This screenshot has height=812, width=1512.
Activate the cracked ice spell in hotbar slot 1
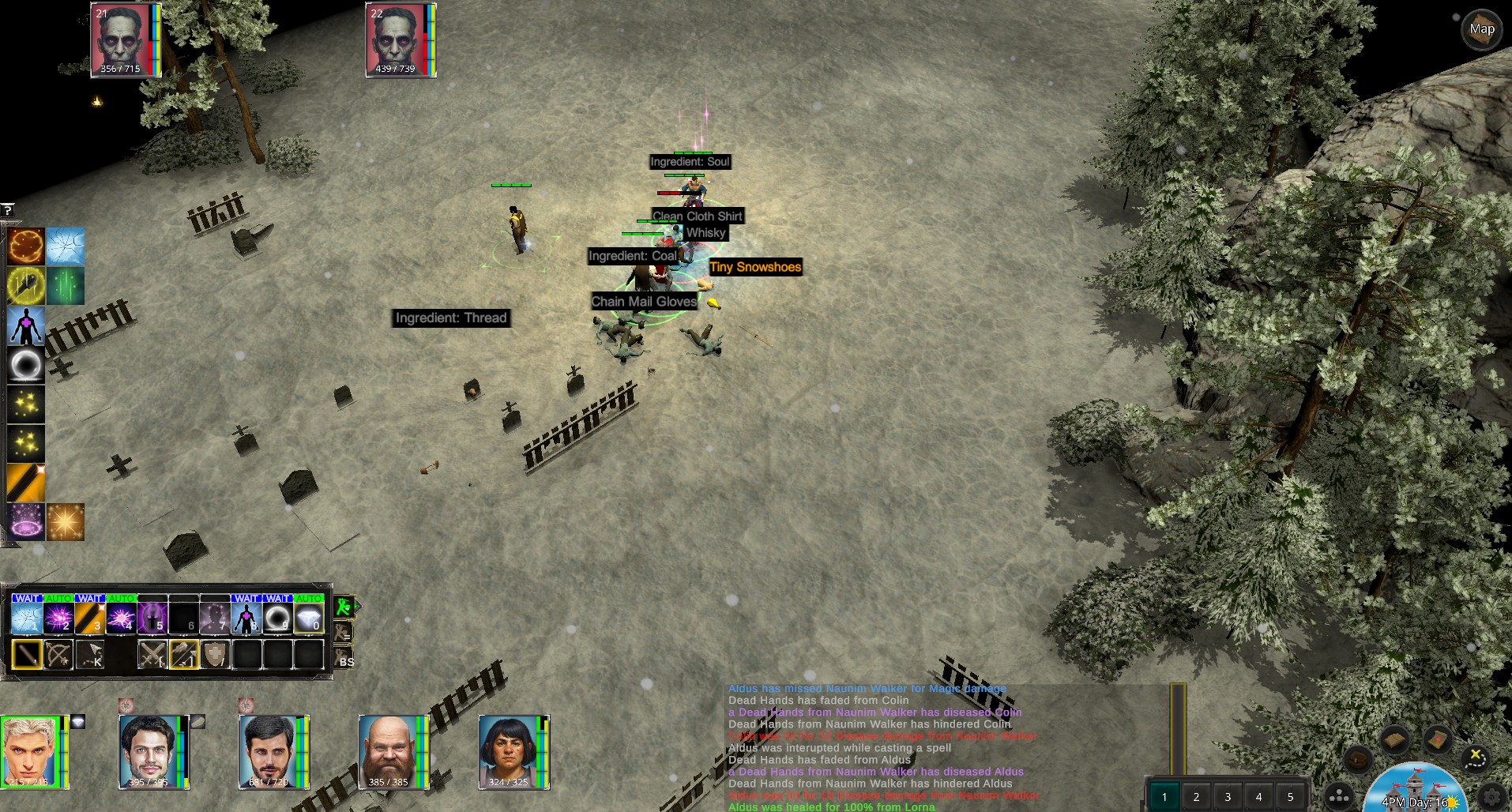[x=26, y=618]
